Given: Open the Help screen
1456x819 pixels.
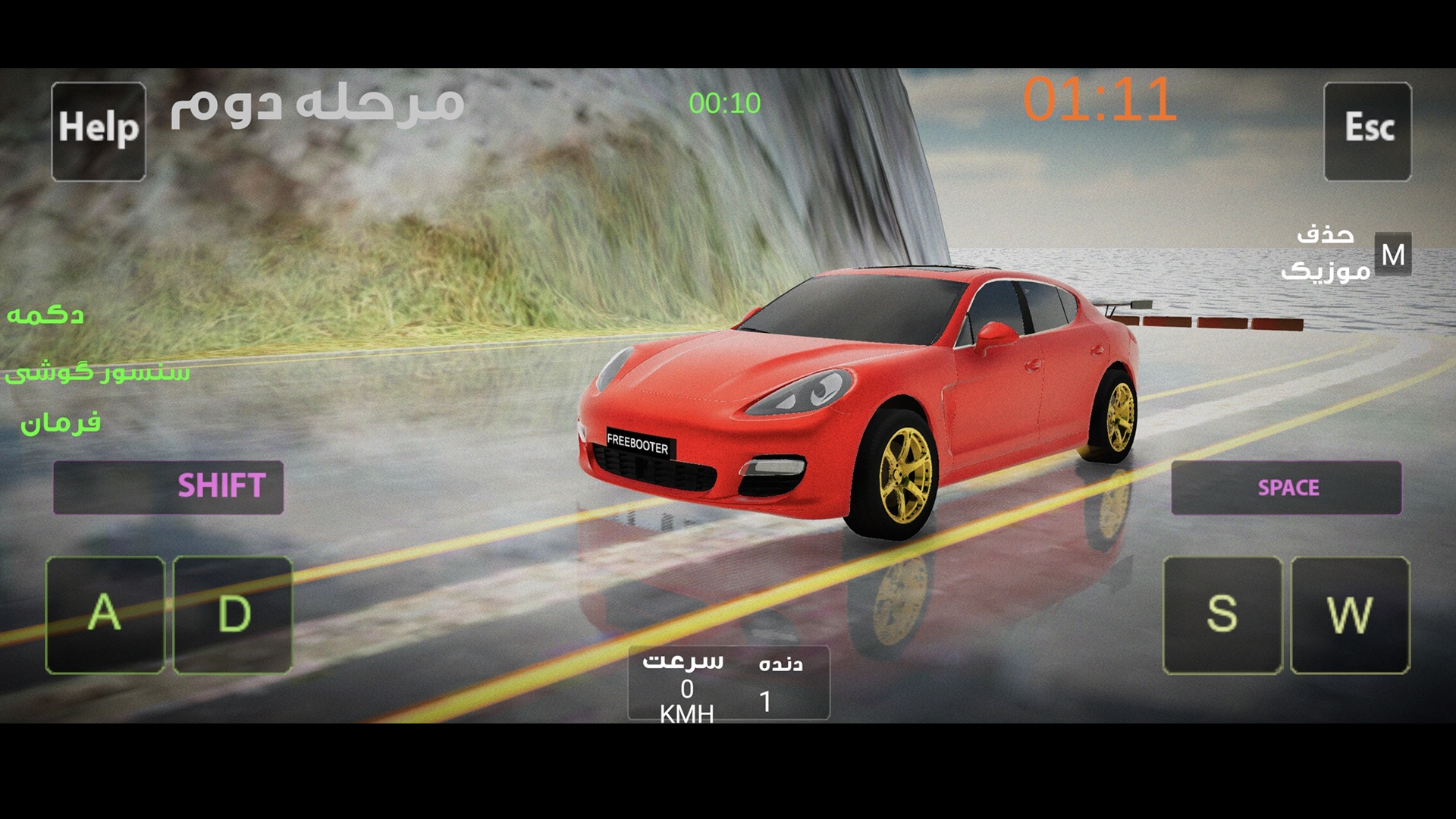Looking at the screenshot, I should (99, 131).
